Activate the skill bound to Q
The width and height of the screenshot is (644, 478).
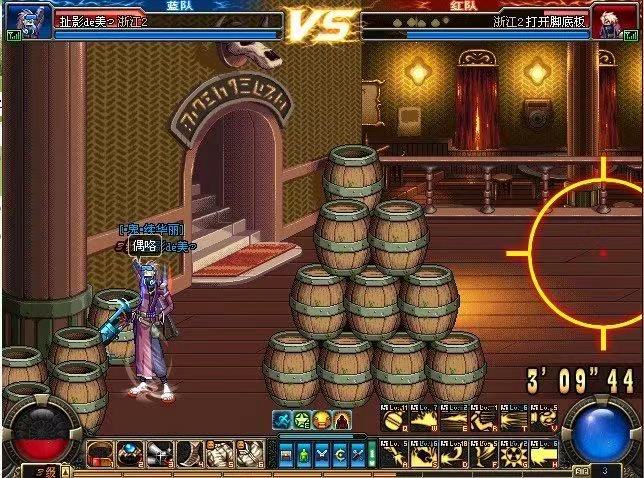tap(394, 422)
